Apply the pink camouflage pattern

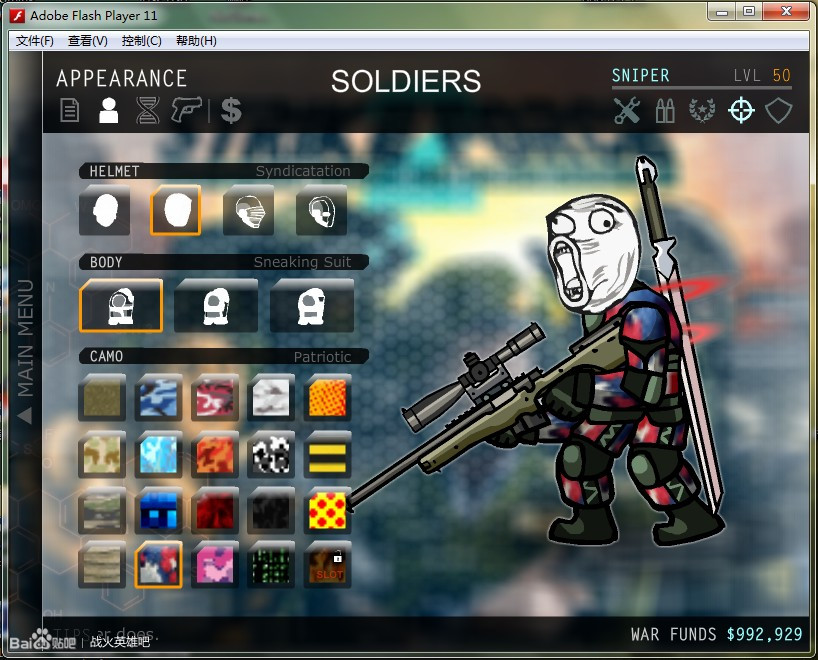(215, 565)
